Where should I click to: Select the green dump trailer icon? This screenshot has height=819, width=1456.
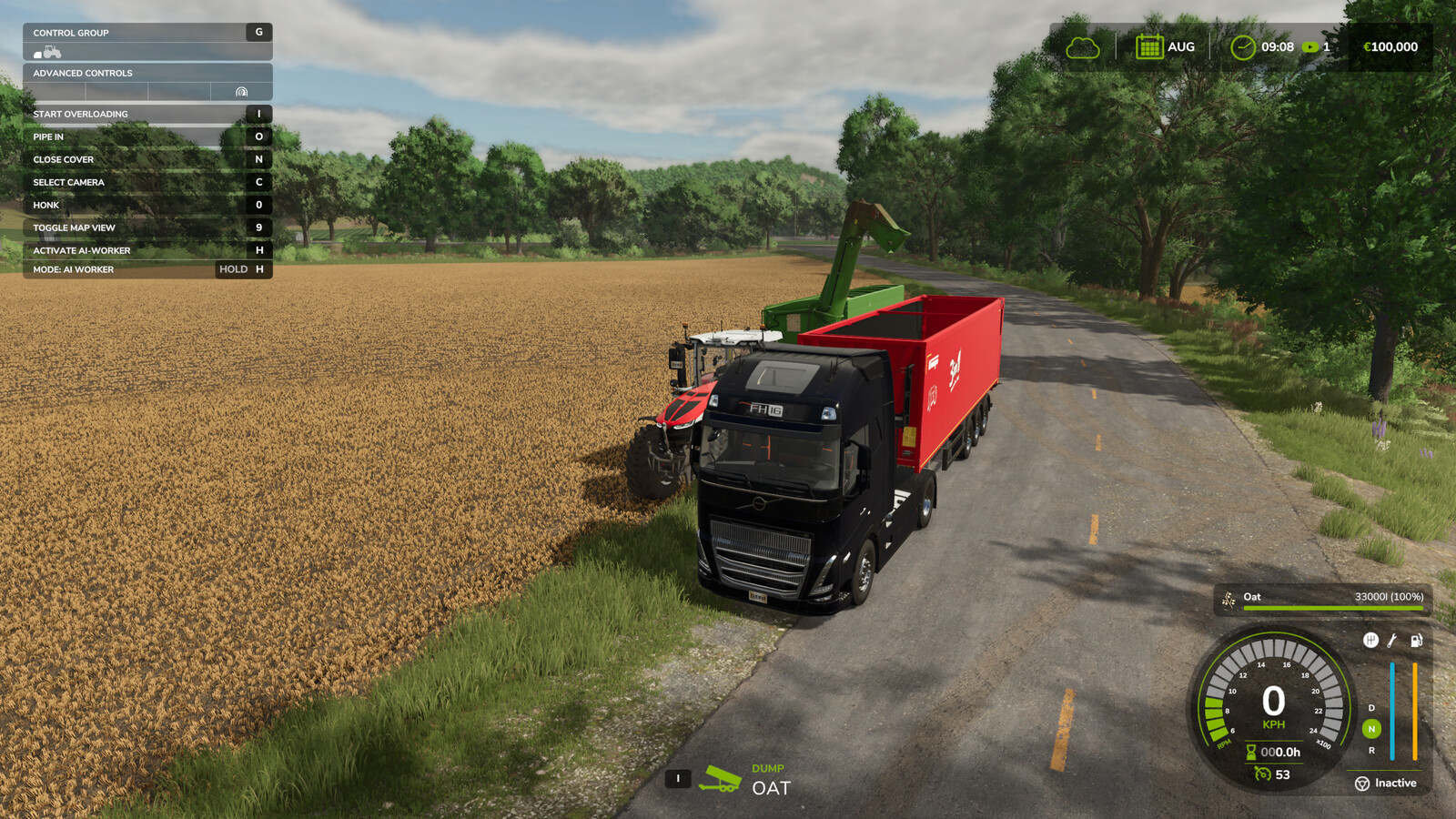tap(719, 779)
